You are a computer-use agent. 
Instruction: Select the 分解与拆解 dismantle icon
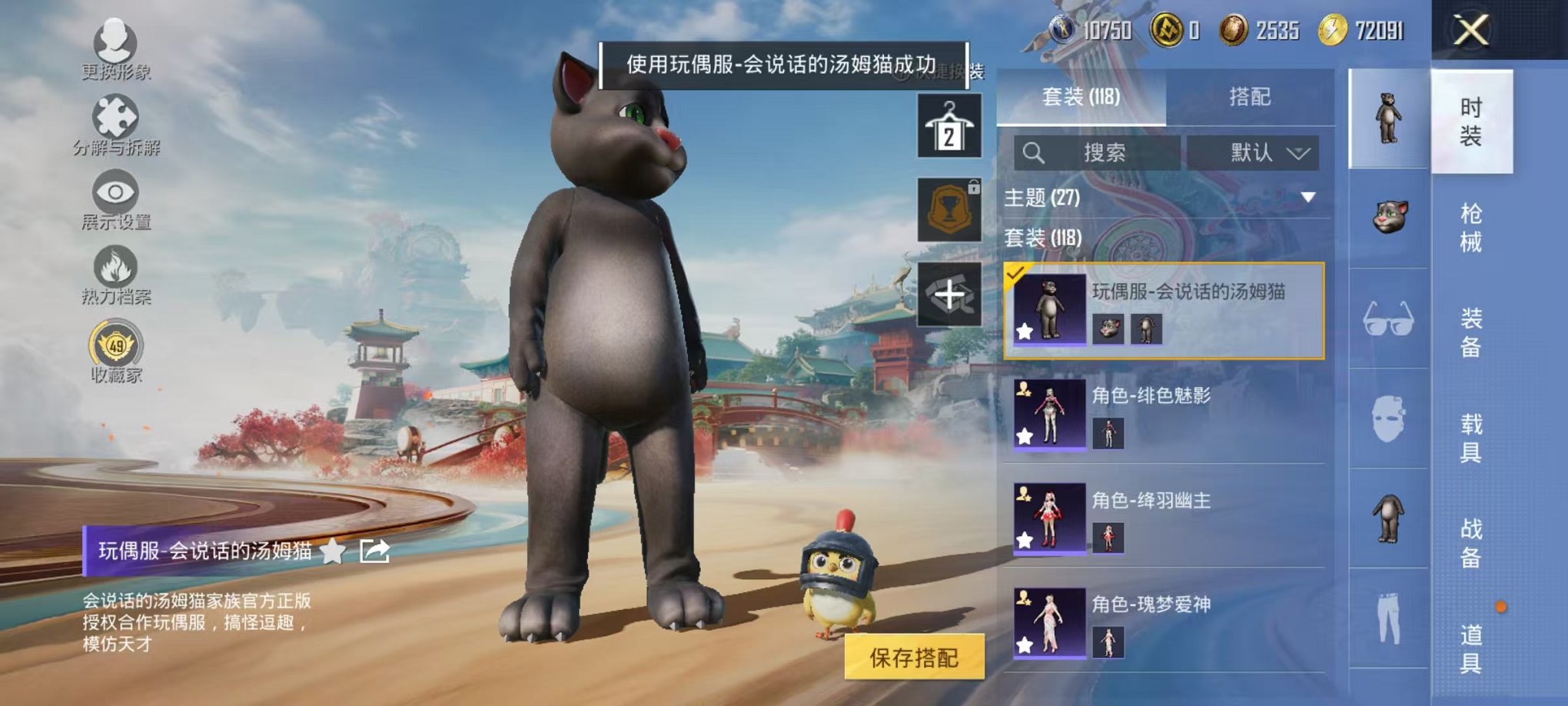click(114, 115)
